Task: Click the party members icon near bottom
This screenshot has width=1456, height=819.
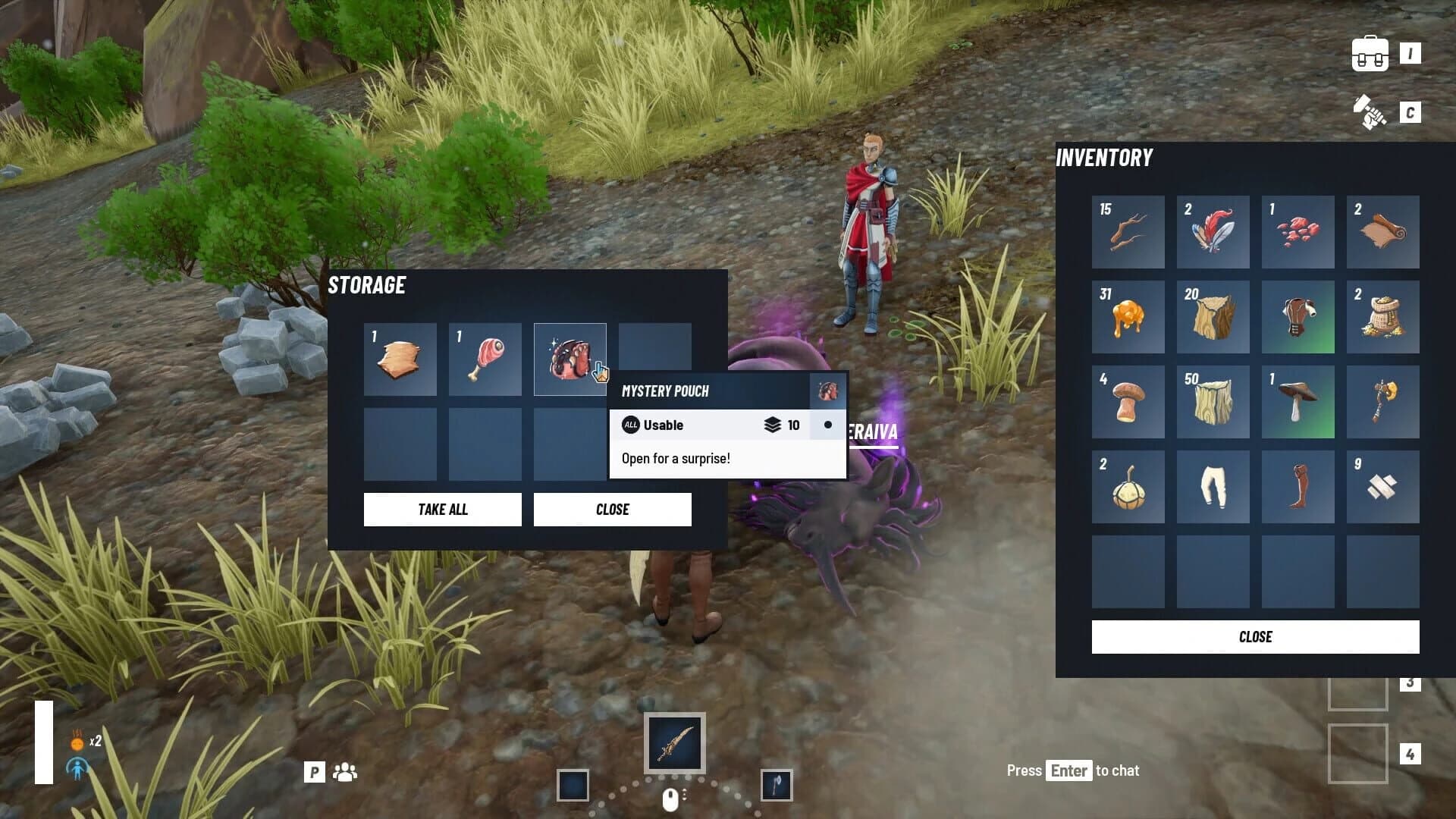Action: pos(345,772)
